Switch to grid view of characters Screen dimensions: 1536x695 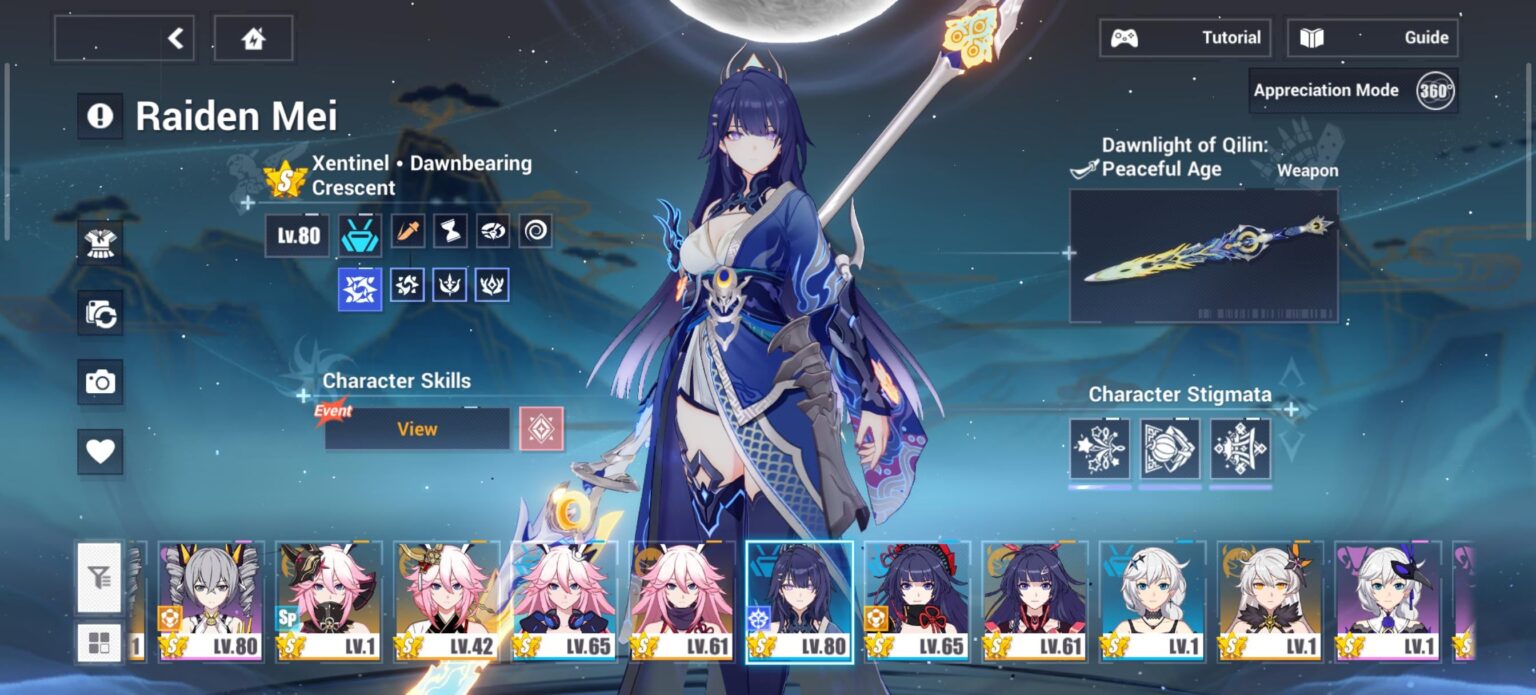point(100,643)
